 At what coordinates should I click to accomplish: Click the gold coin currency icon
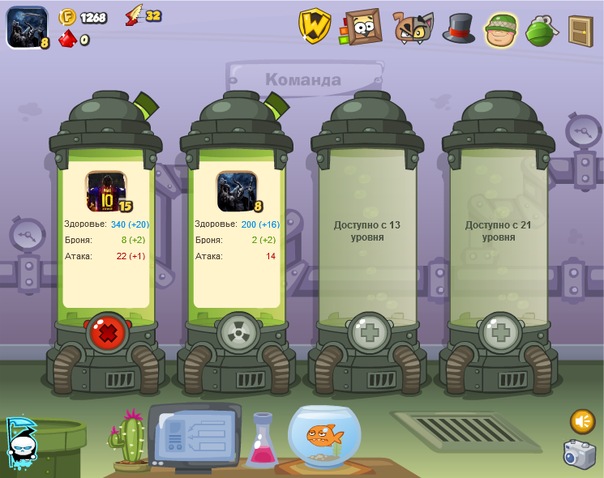(x=67, y=17)
